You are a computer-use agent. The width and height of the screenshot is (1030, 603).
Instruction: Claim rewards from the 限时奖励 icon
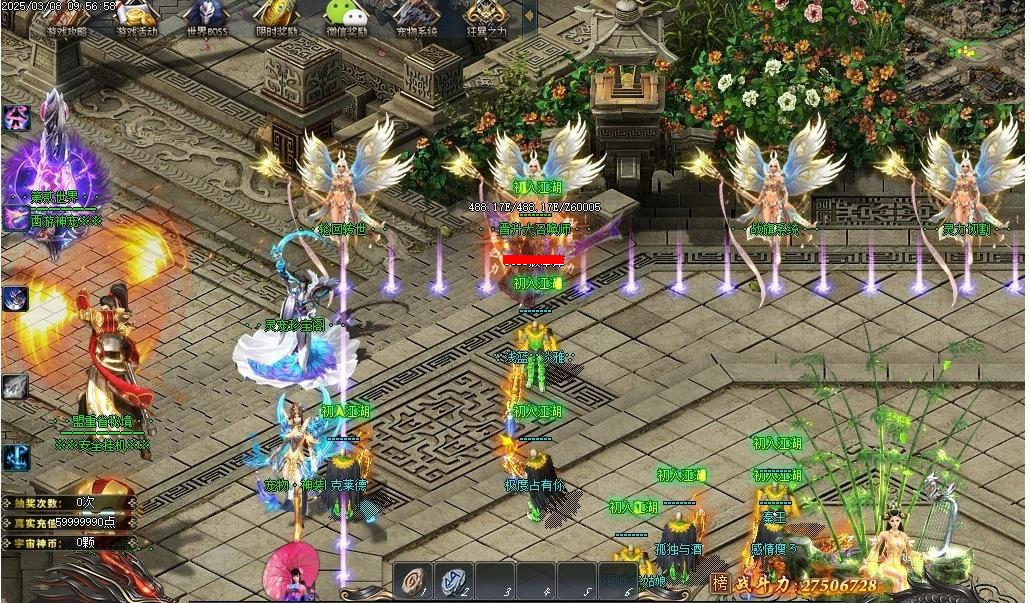tap(275, 17)
